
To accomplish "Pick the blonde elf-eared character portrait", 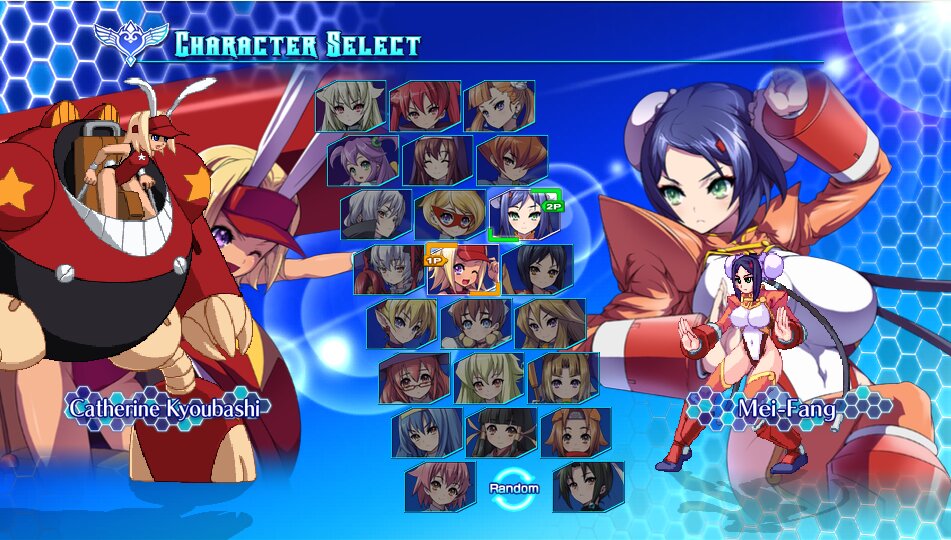I will point(401,323).
